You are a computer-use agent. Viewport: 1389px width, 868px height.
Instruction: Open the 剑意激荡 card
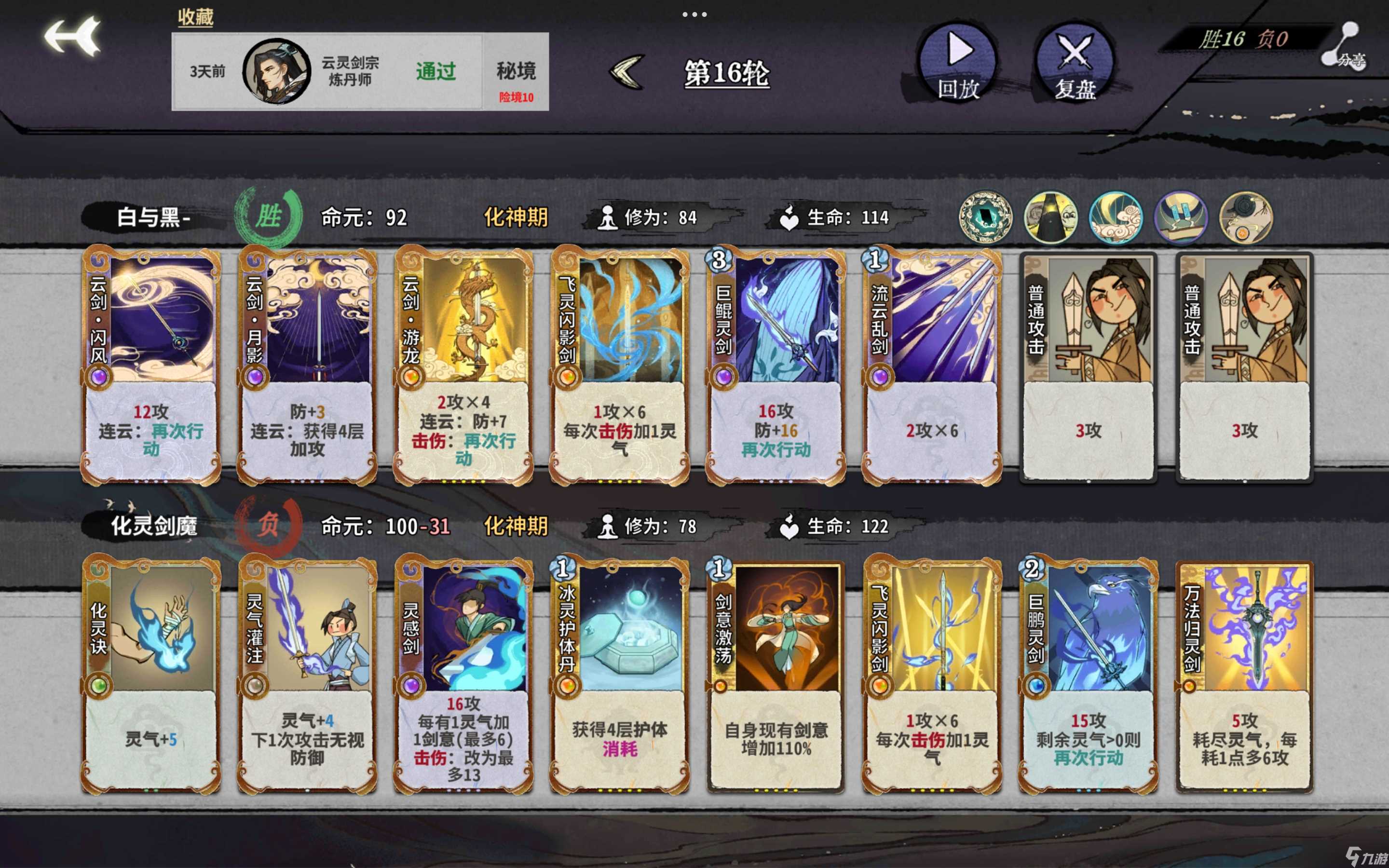point(776,675)
